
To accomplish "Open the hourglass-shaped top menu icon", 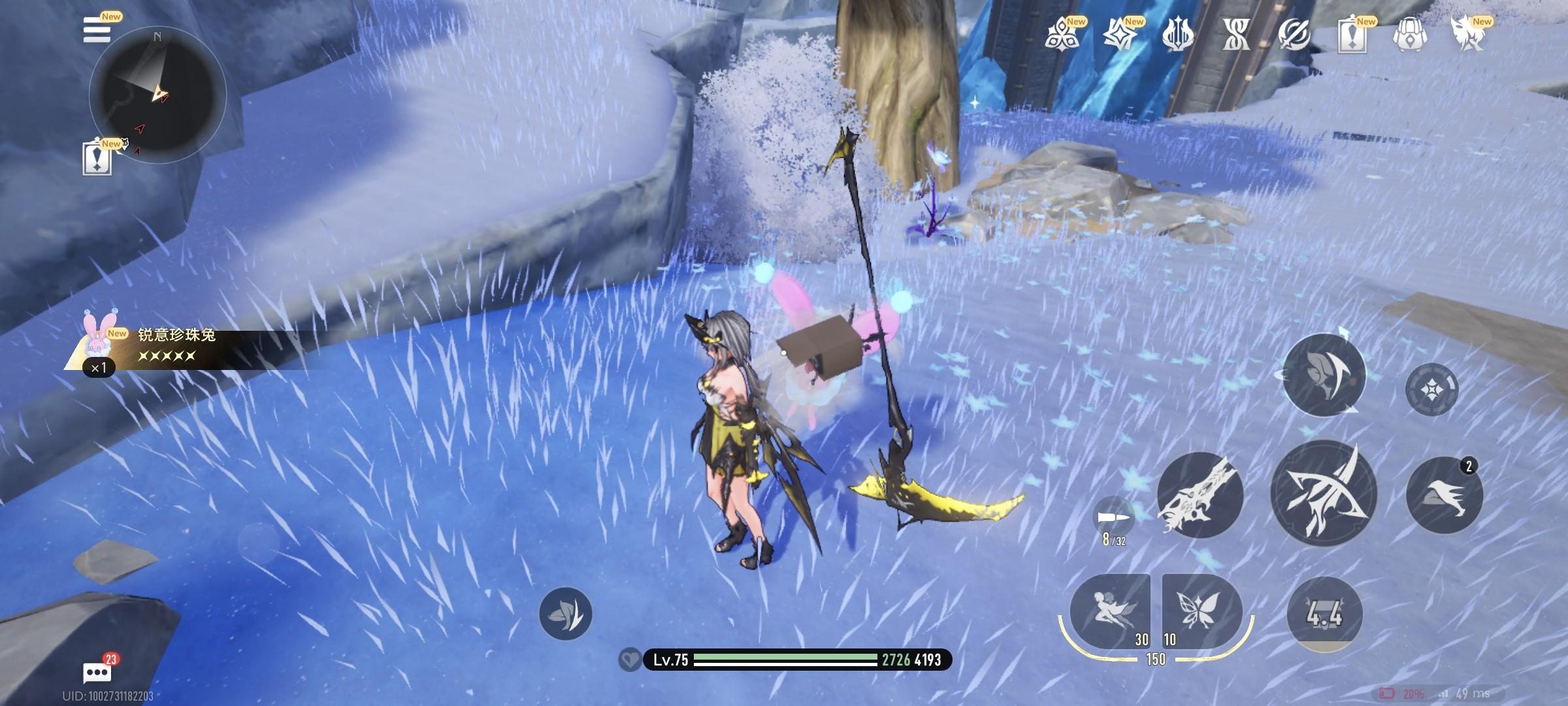I will tap(1236, 34).
